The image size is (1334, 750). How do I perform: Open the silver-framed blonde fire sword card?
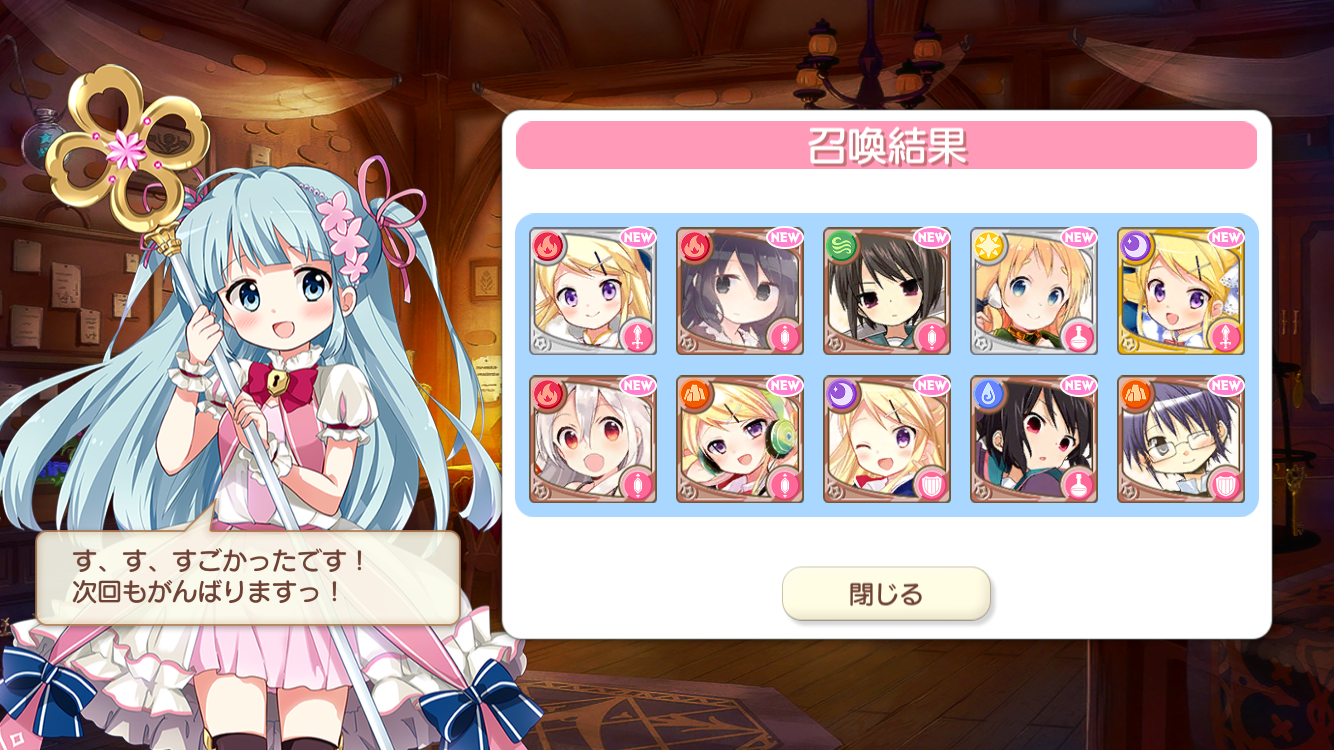pos(593,291)
